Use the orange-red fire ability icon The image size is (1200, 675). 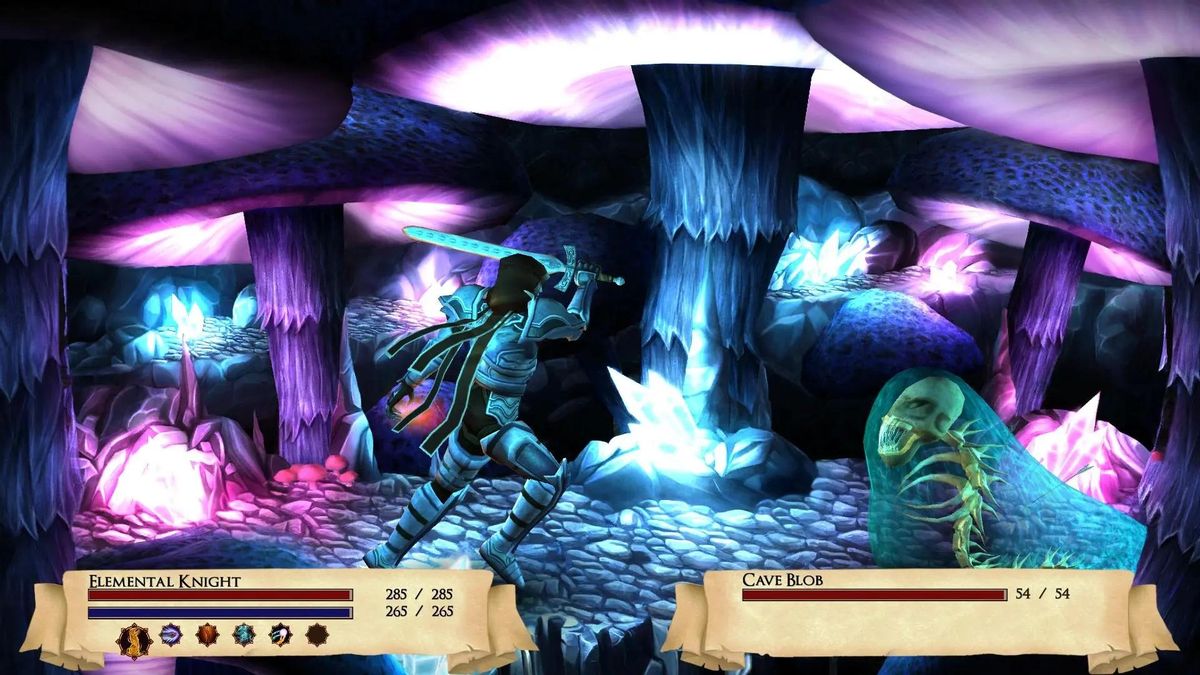(x=207, y=634)
